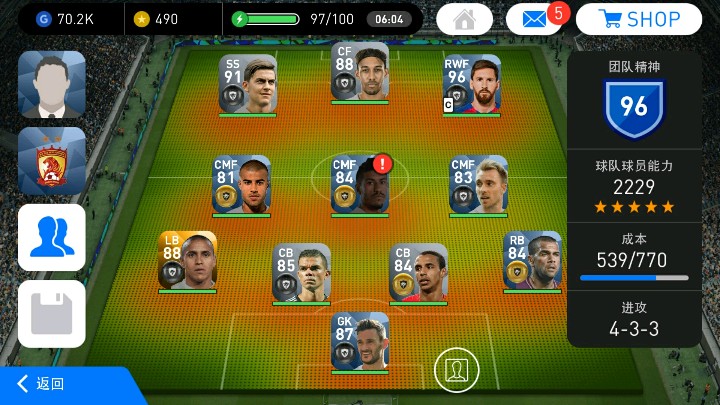Screen dimensions: 720x405
Task: Open the manager profile icon
Action: coord(52,84)
